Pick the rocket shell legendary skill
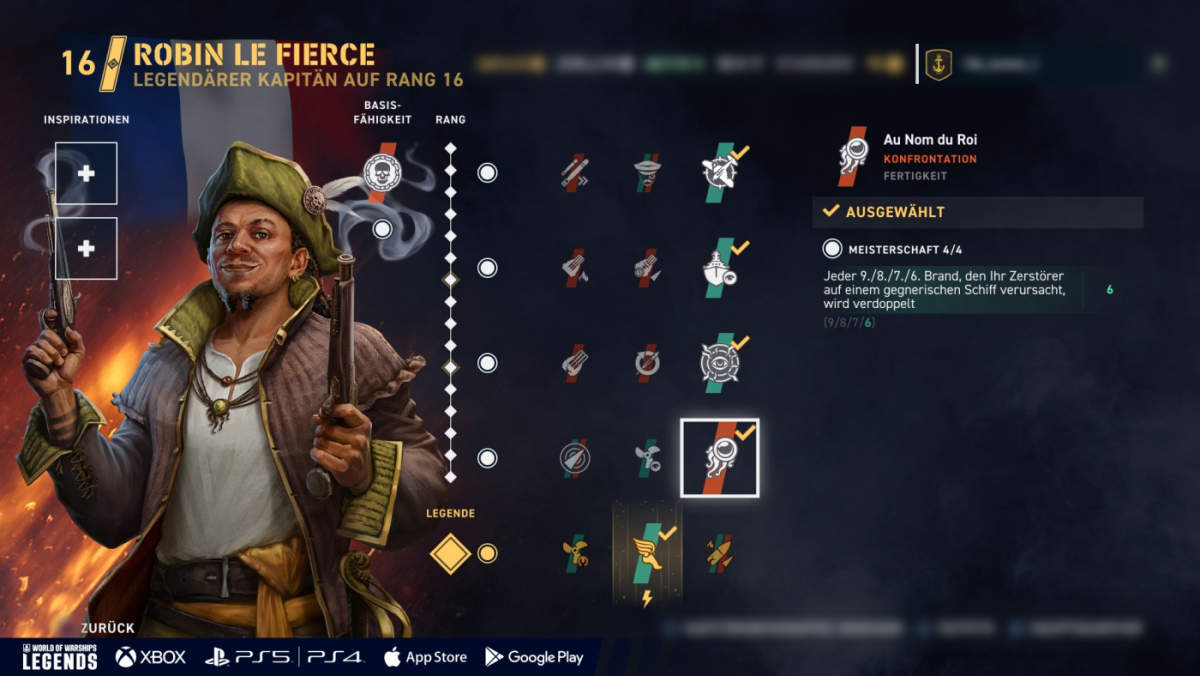The image size is (1200, 676). point(719,553)
